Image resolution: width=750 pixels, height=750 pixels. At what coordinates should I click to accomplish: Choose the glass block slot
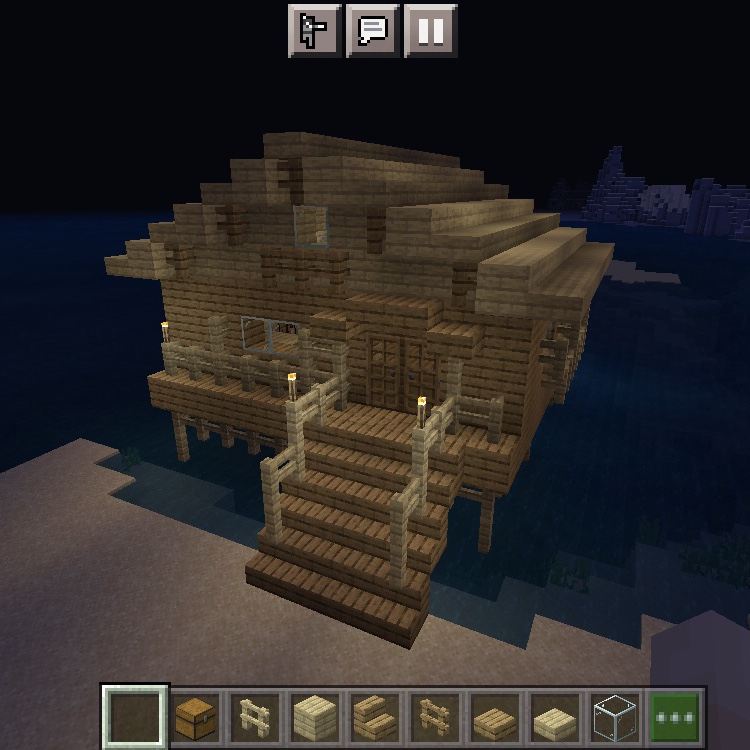click(614, 717)
